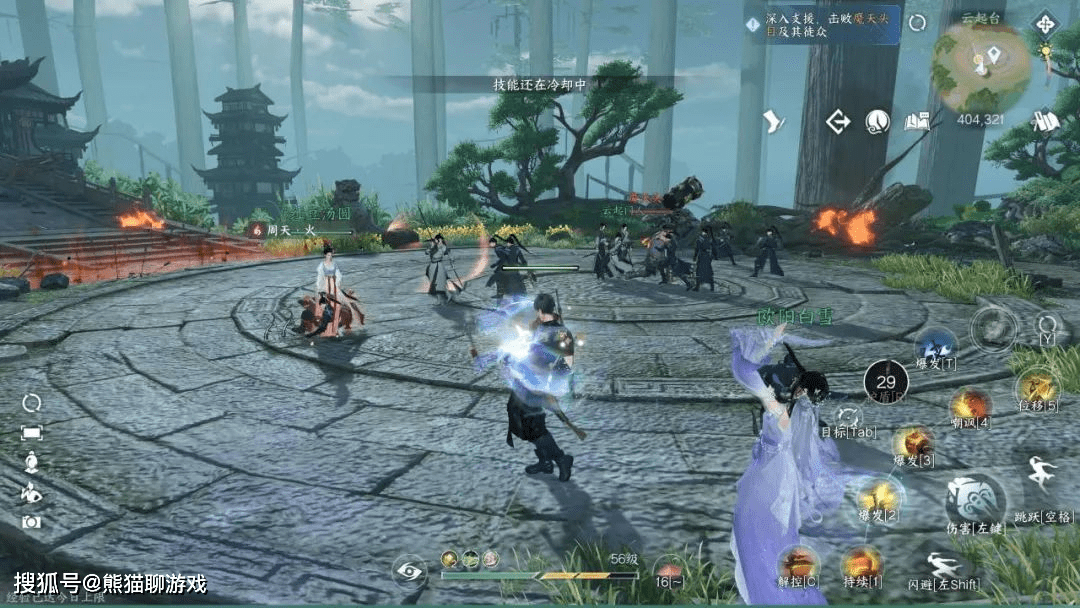Open the clock with cloud icon

coord(877,122)
